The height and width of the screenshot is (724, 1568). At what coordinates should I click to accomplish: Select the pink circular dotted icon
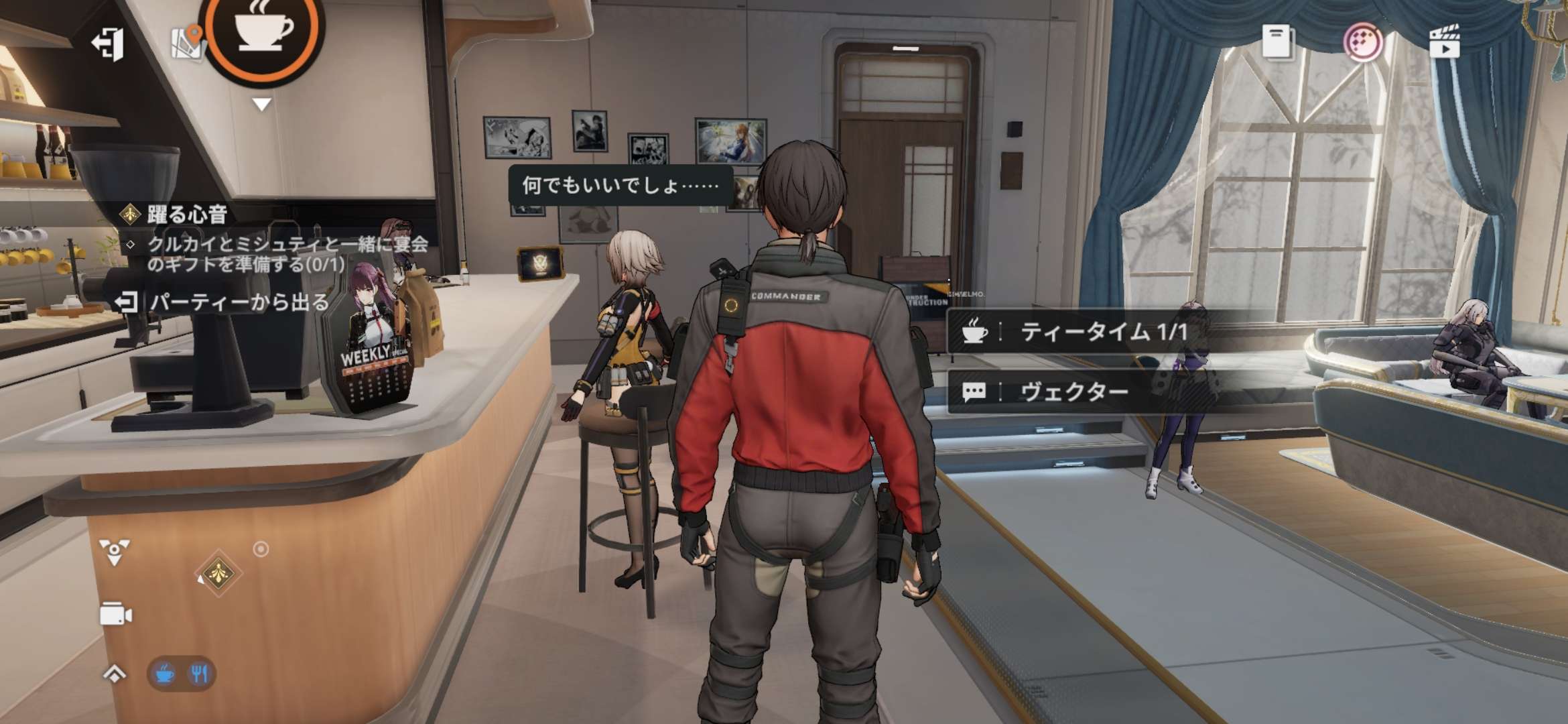1362,43
